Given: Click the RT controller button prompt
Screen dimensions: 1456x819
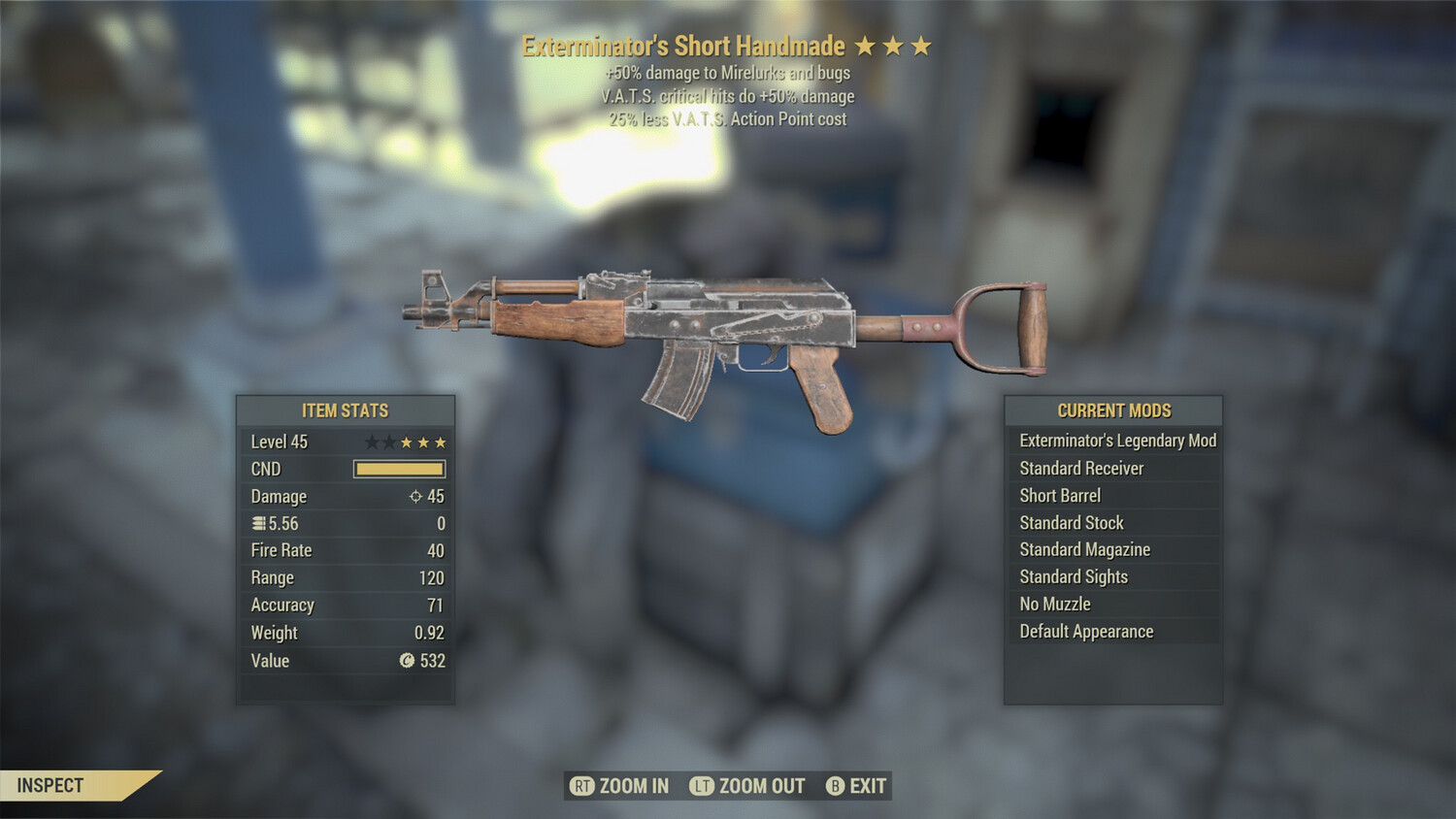Looking at the screenshot, I should coord(582,786).
